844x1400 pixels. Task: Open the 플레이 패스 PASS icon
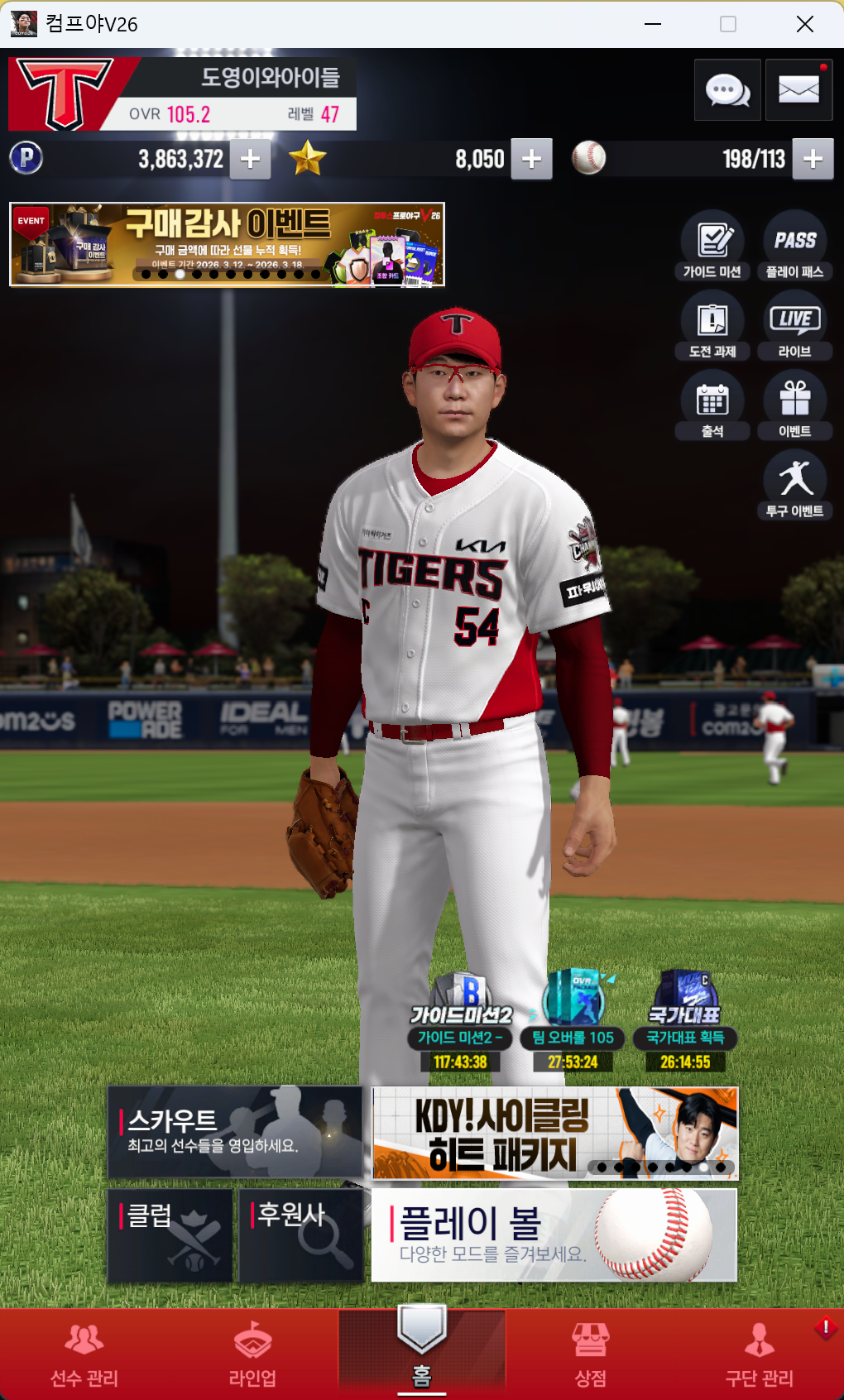[x=795, y=247]
